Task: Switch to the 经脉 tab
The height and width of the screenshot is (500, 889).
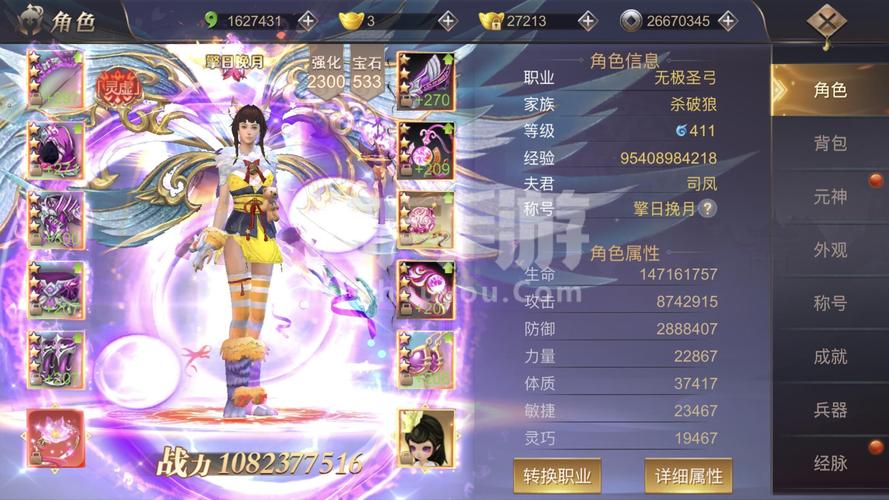Action: pyautogui.click(x=829, y=462)
